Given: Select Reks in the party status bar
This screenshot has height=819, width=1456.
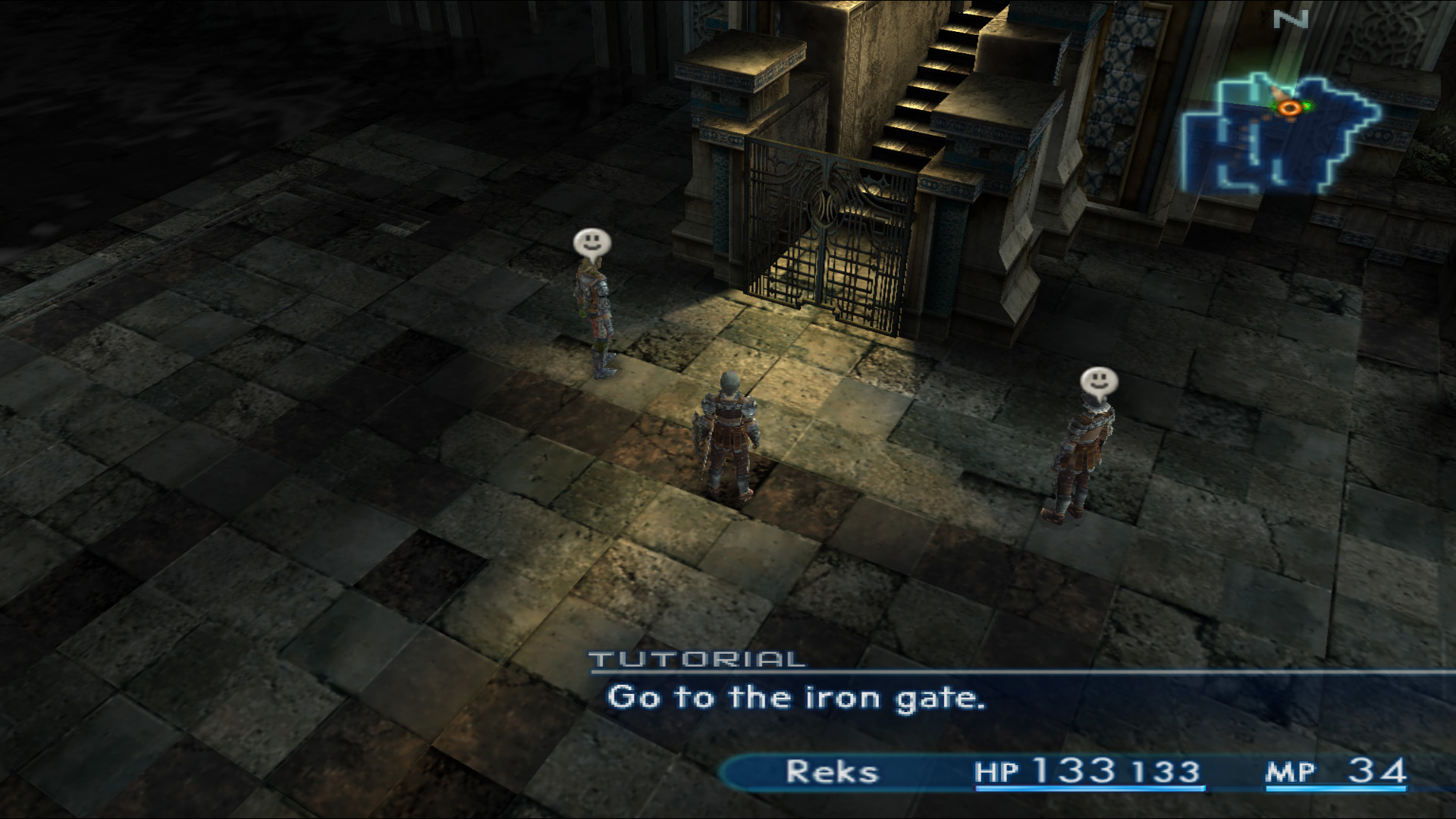Looking at the screenshot, I should (x=832, y=772).
